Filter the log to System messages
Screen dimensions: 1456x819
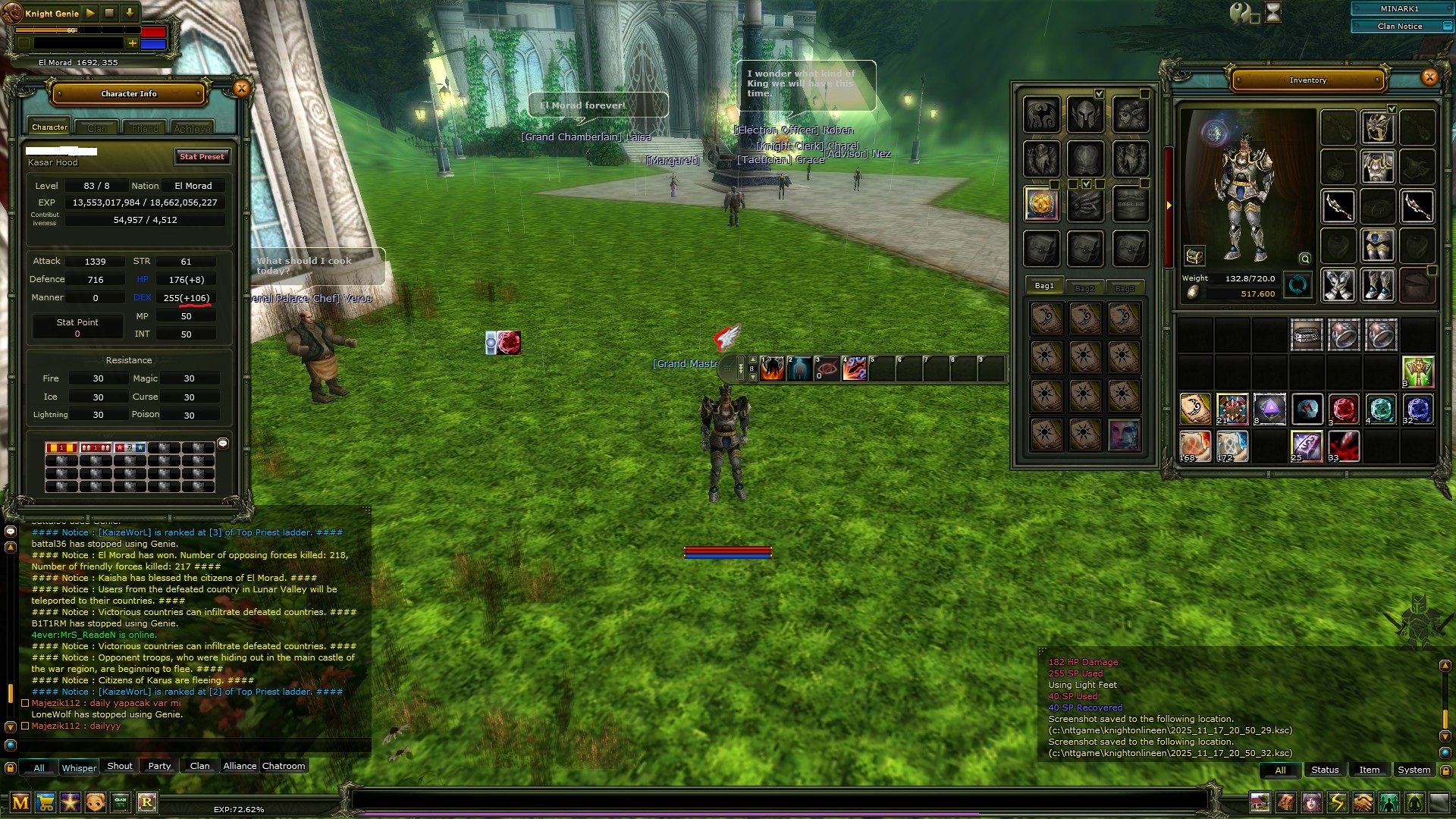1414,770
